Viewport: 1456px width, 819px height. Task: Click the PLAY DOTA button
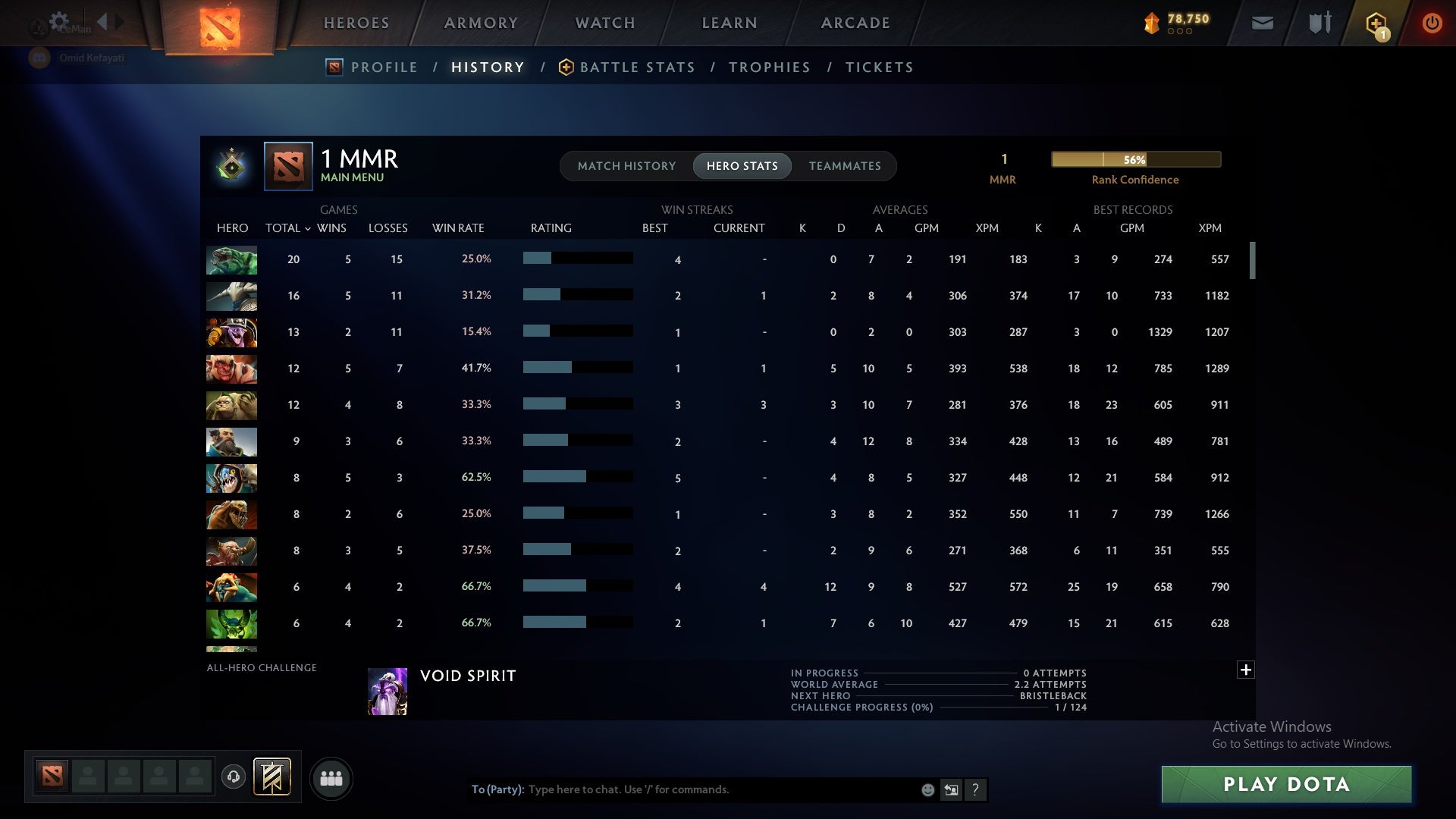1285,784
